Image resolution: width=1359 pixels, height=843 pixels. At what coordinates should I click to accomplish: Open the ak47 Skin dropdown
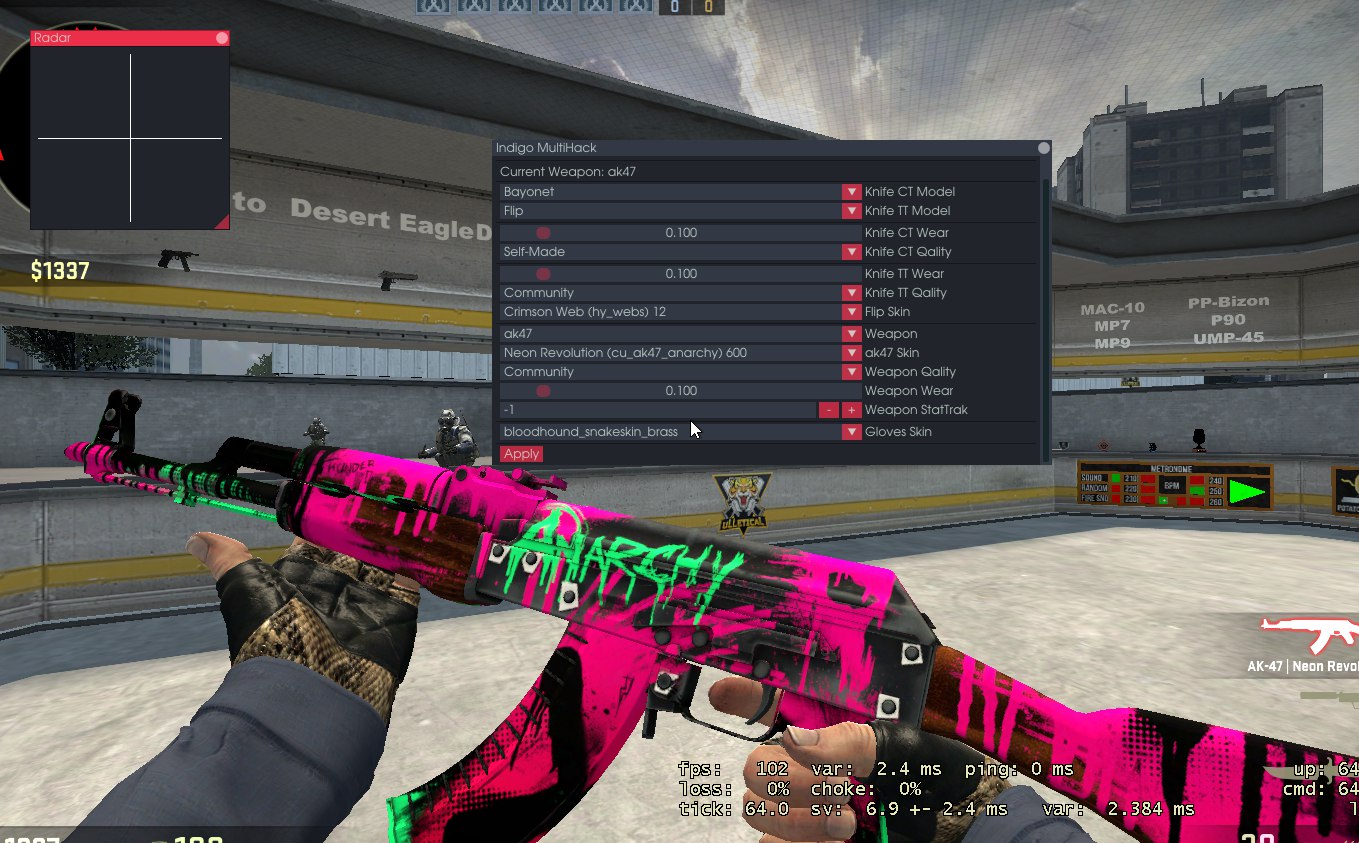click(x=850, y=353)
